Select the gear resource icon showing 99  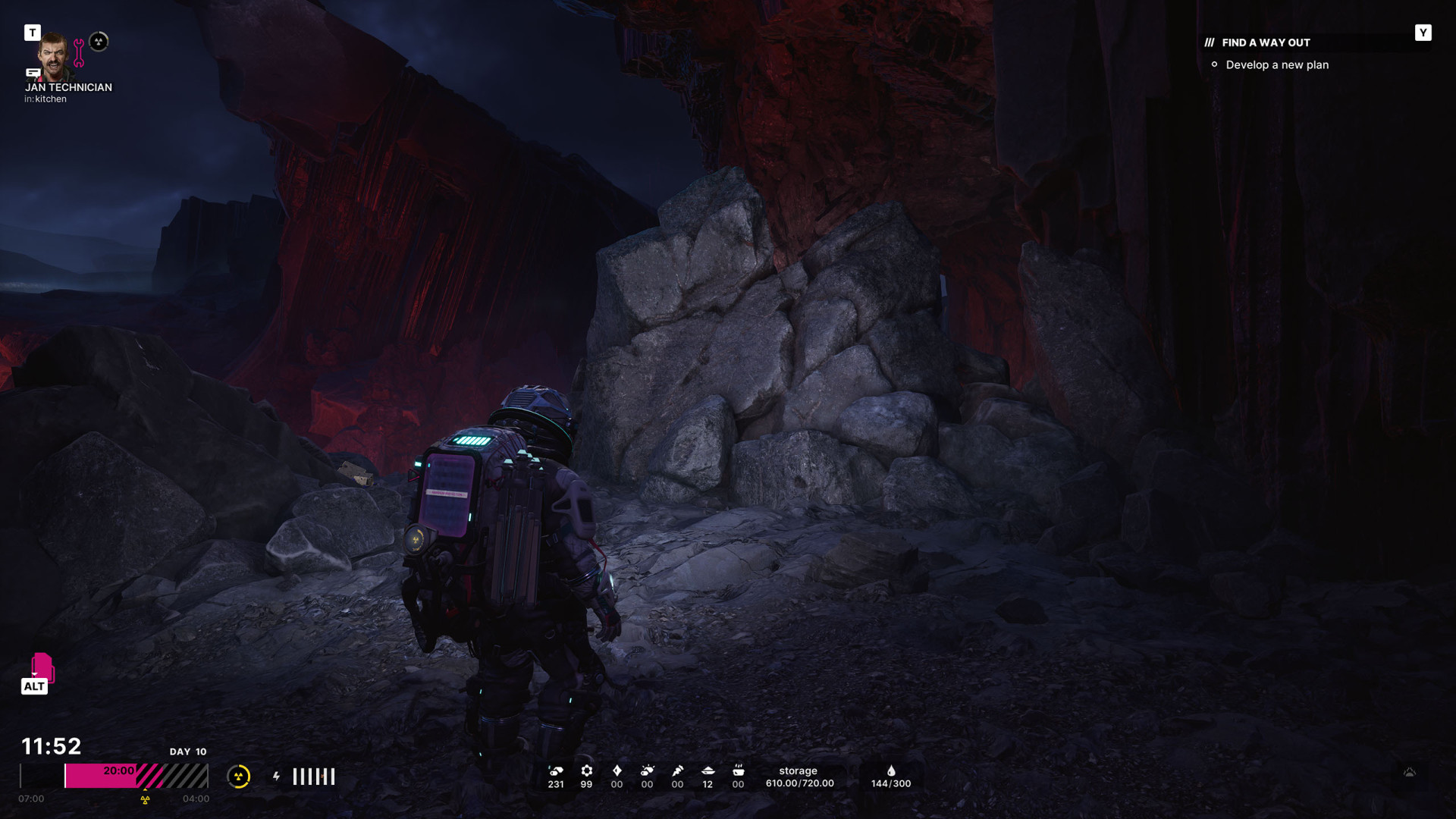tap(586, 770)
